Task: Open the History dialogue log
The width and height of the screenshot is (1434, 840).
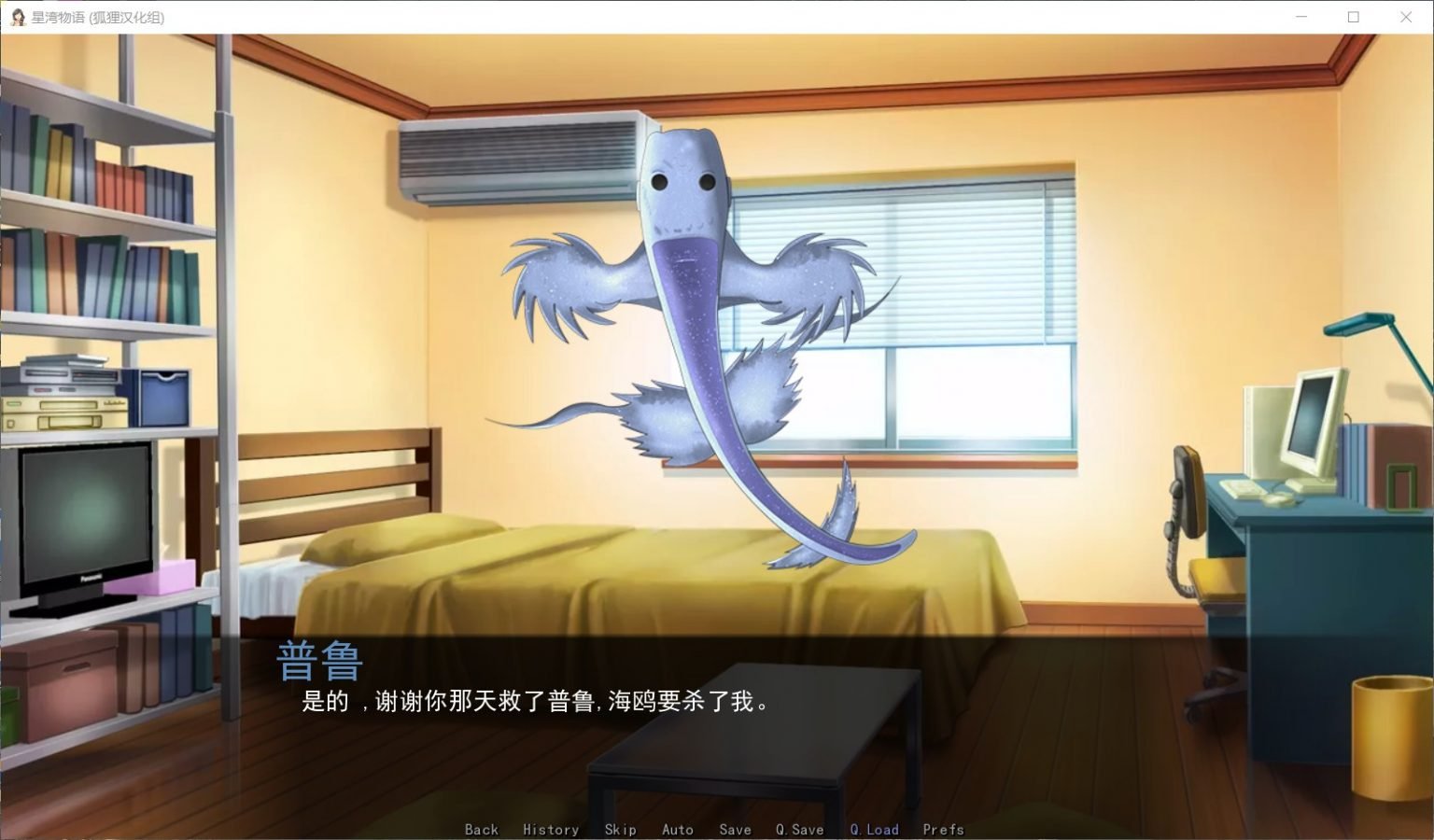Action: pos(551,829)
